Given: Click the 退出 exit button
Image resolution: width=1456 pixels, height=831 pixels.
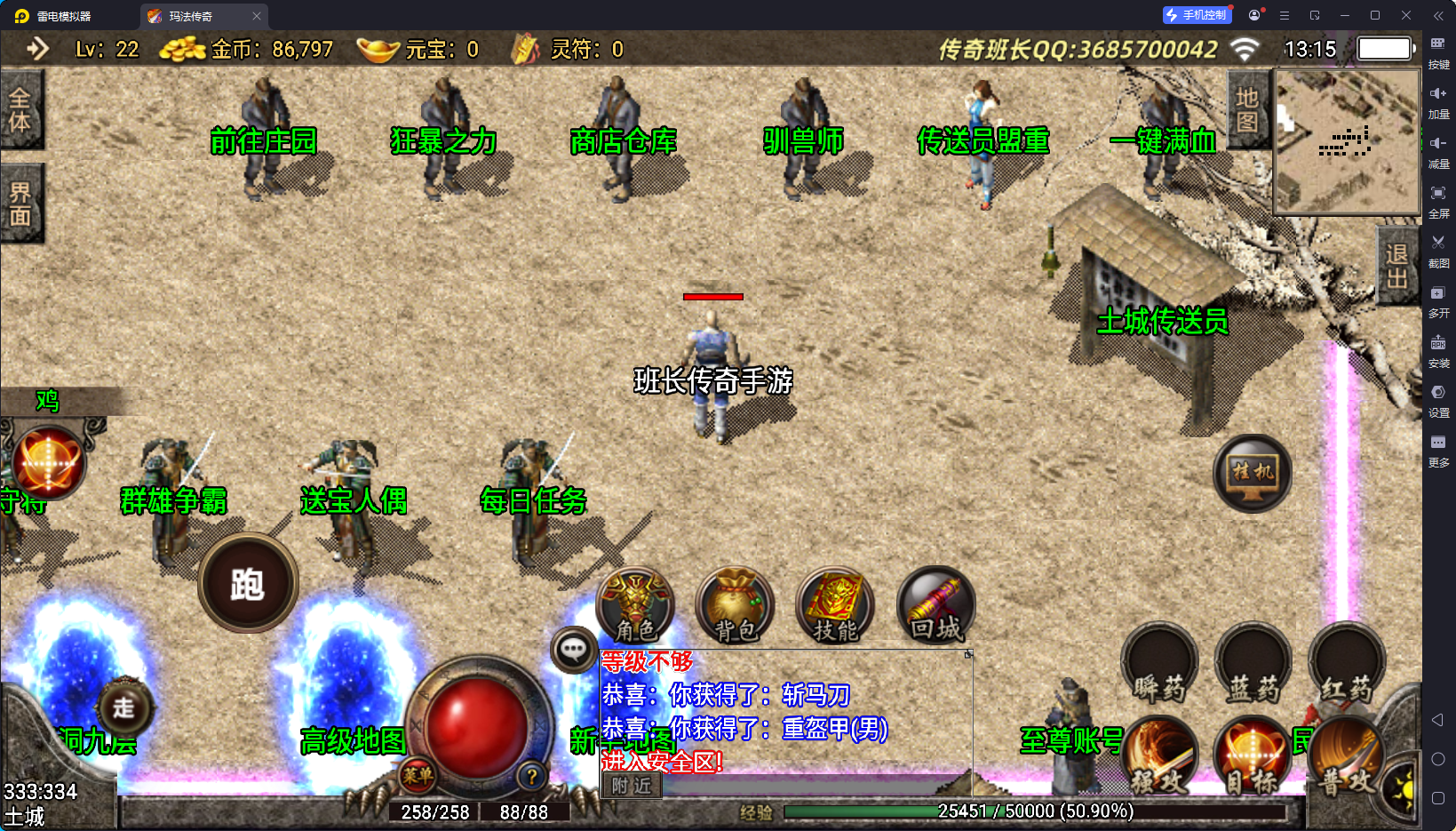Looking at the screenshot, I should [x=1396, y=266].
